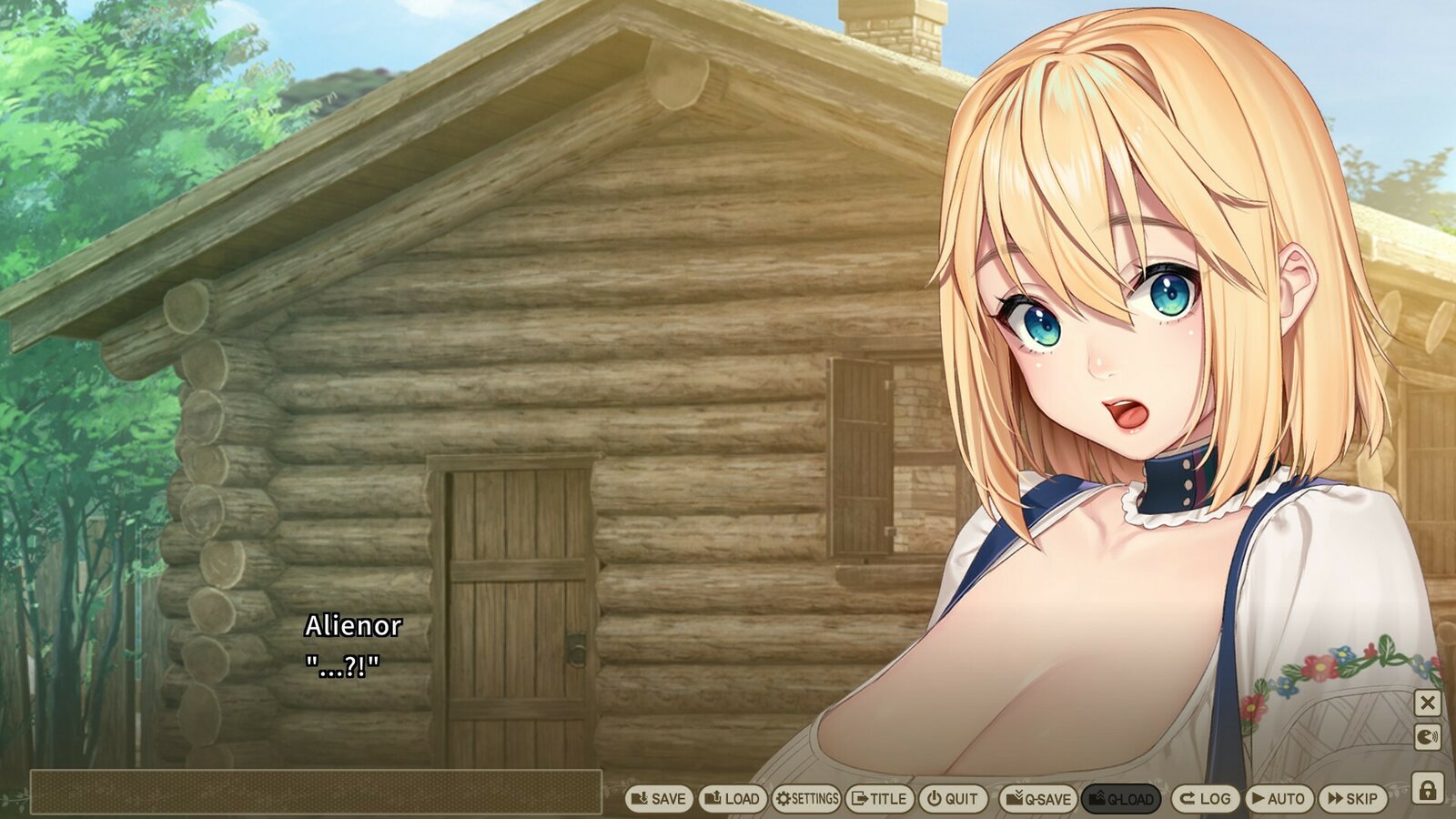Viewport: 1456px width, 819px height.
Task: Open the SAVE menu on the toolbar
Action: coord(659,798)
